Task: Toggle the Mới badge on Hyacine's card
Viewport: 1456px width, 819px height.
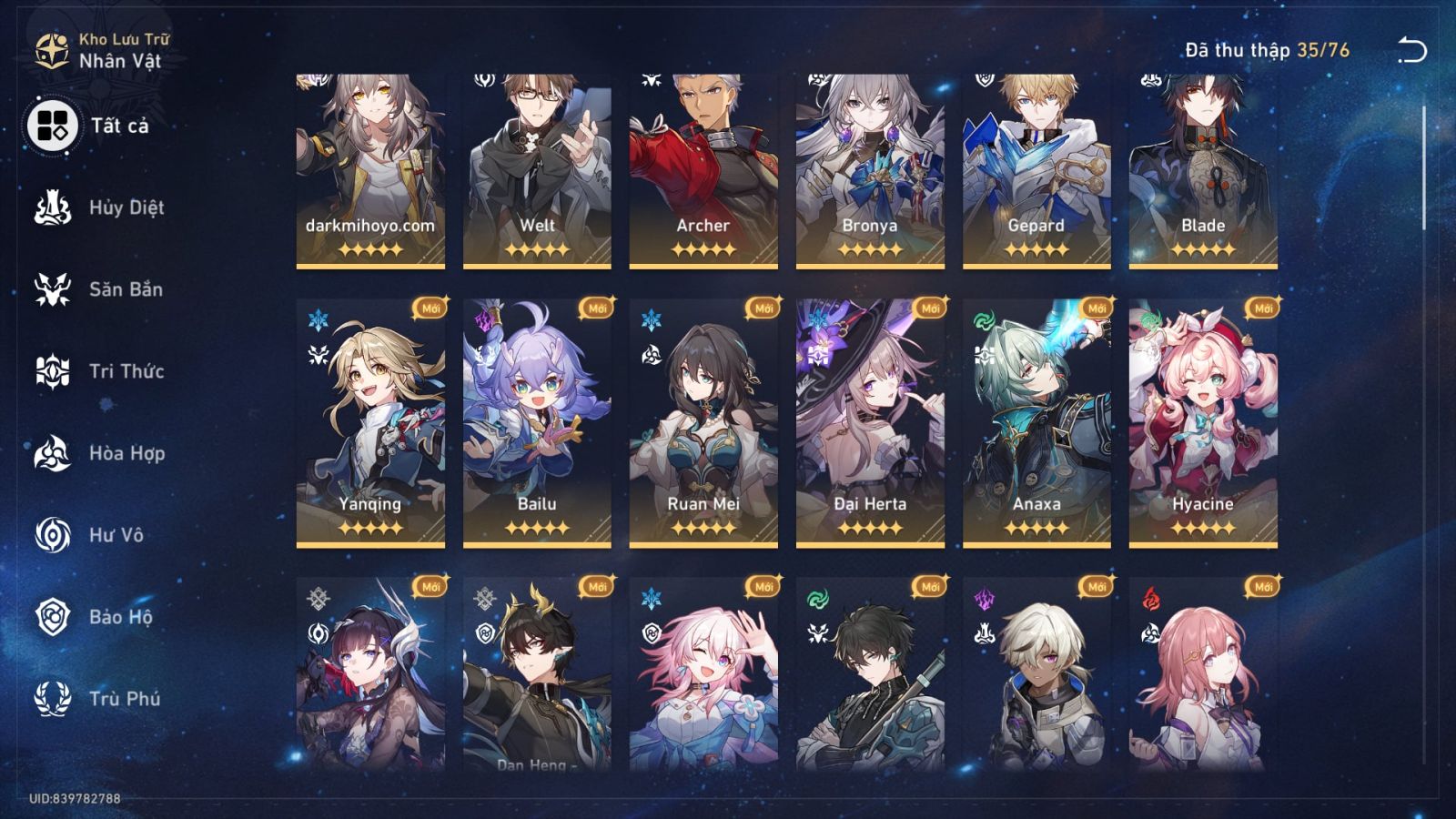Action: click(1261, 309)
